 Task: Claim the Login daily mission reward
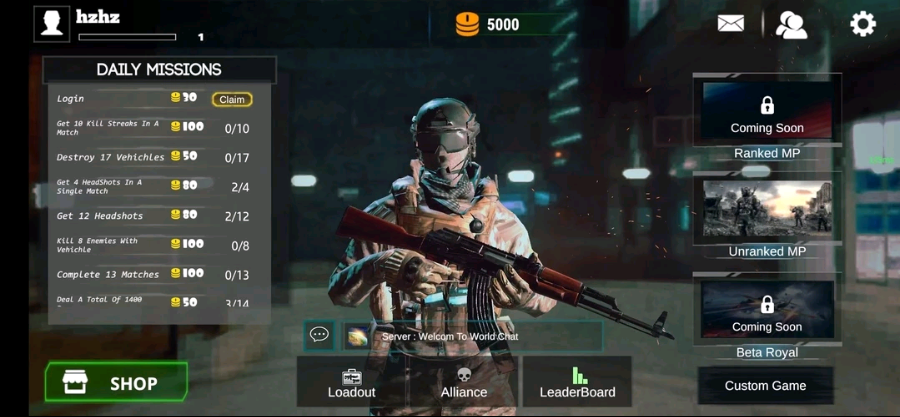(x=231, y=99)
